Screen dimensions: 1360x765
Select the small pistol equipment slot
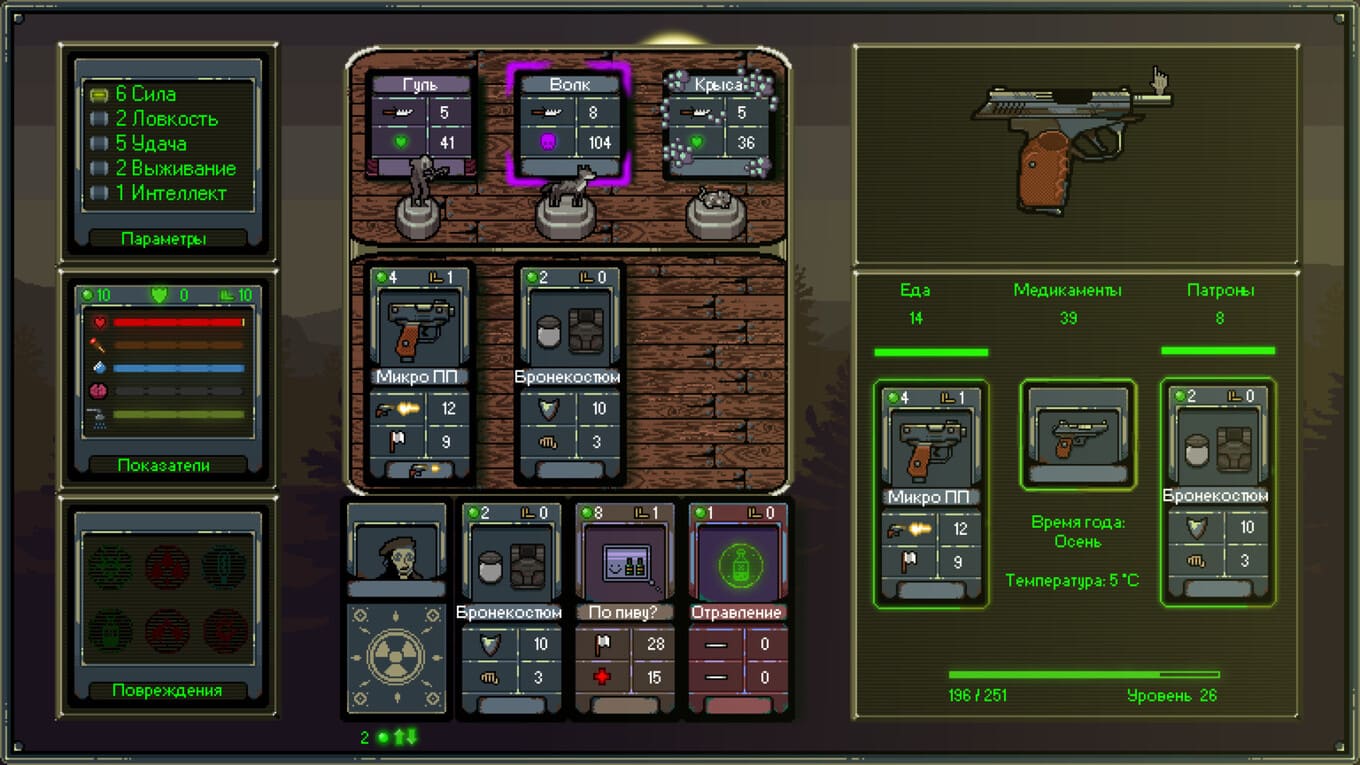1078,433
